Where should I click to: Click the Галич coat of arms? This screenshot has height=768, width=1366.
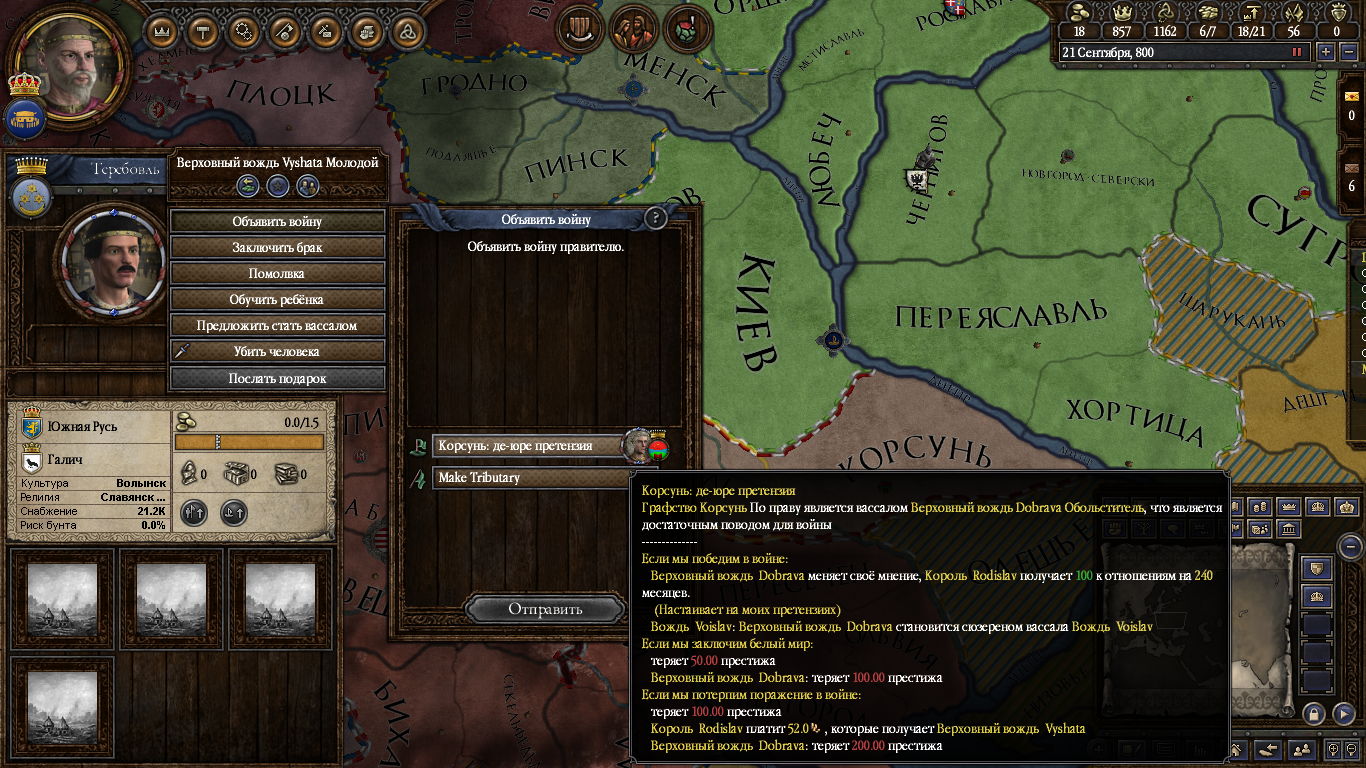31,460
